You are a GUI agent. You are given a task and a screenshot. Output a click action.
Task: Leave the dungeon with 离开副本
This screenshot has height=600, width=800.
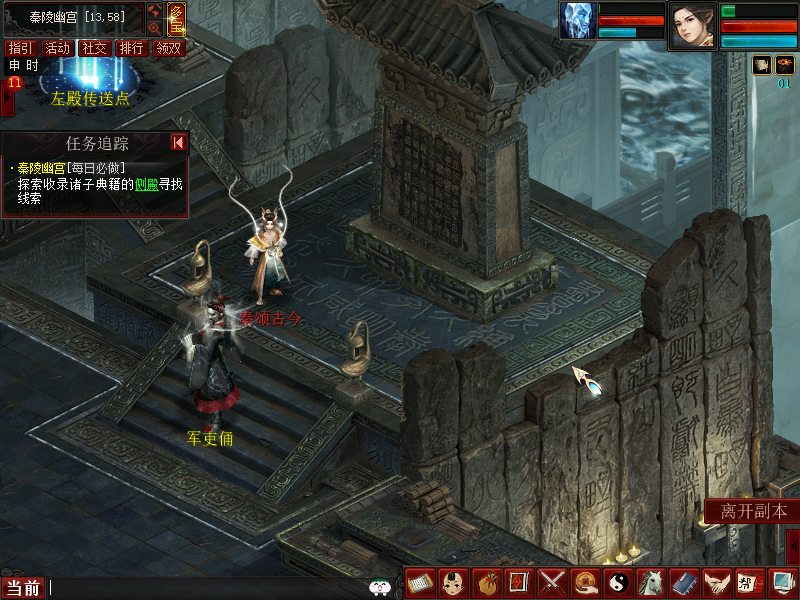click(753, 511)
